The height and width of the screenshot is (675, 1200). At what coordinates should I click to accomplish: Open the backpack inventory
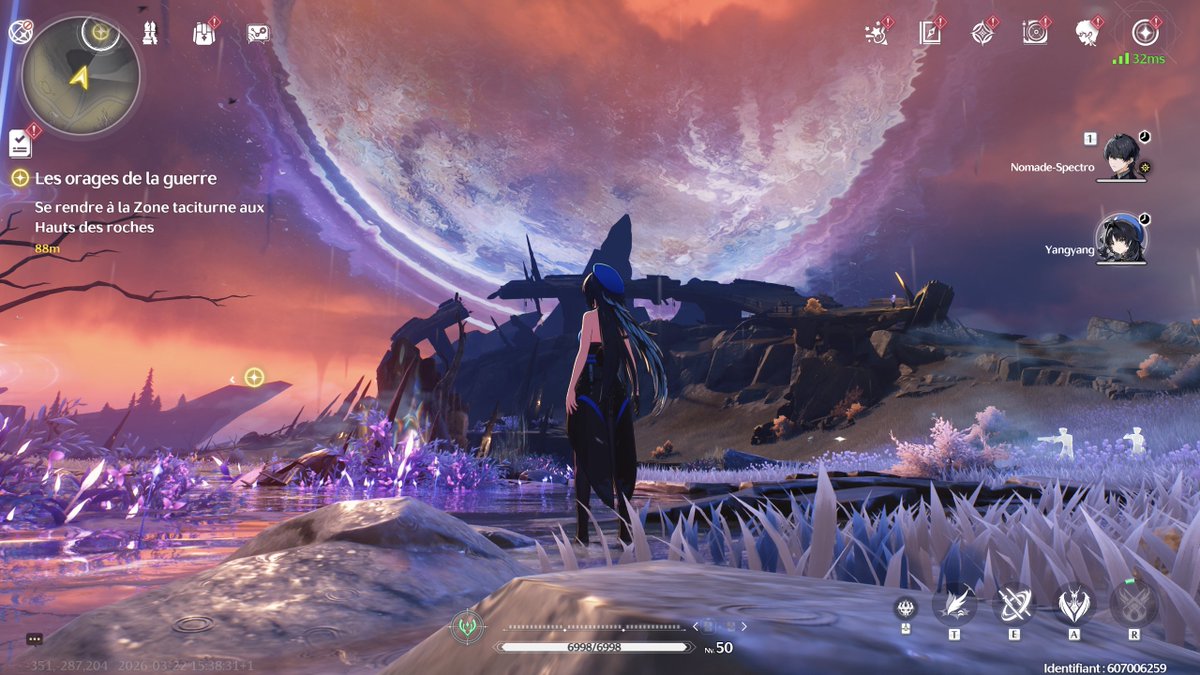coord(204,33)
